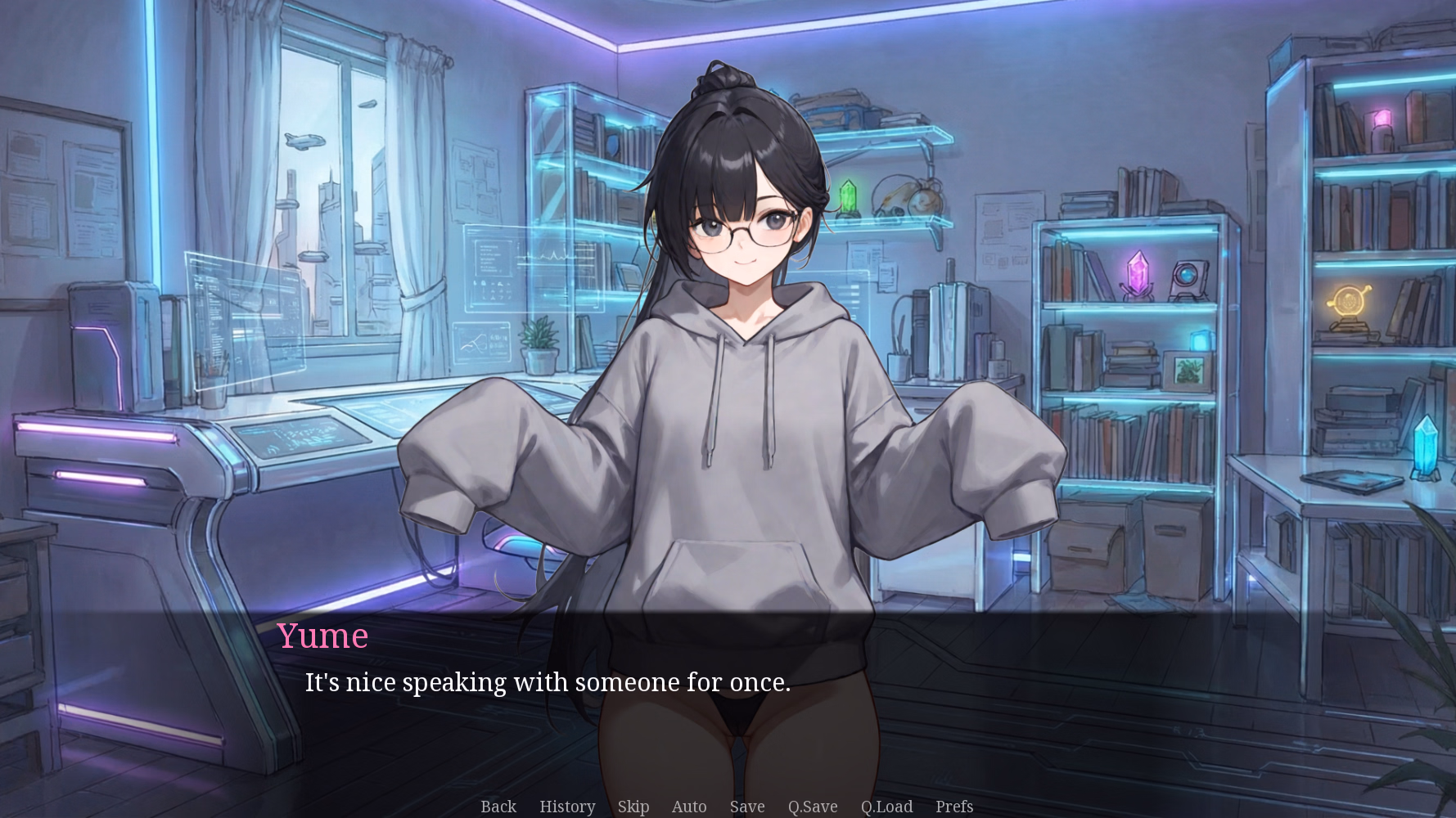
Task: Open the Save menu
Action: point(747,807)
